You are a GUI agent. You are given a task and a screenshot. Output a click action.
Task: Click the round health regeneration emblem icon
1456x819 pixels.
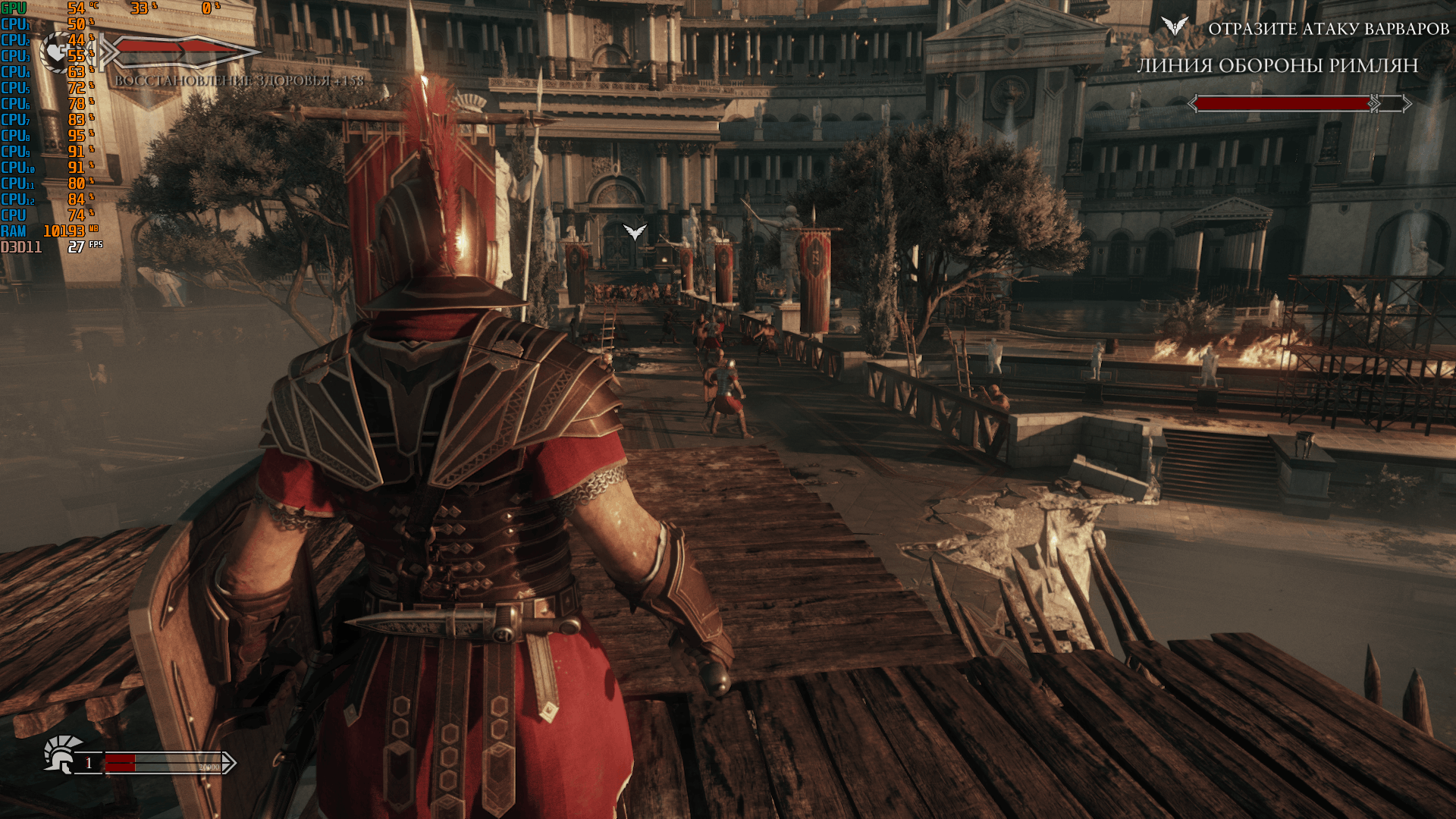[58, 52]
